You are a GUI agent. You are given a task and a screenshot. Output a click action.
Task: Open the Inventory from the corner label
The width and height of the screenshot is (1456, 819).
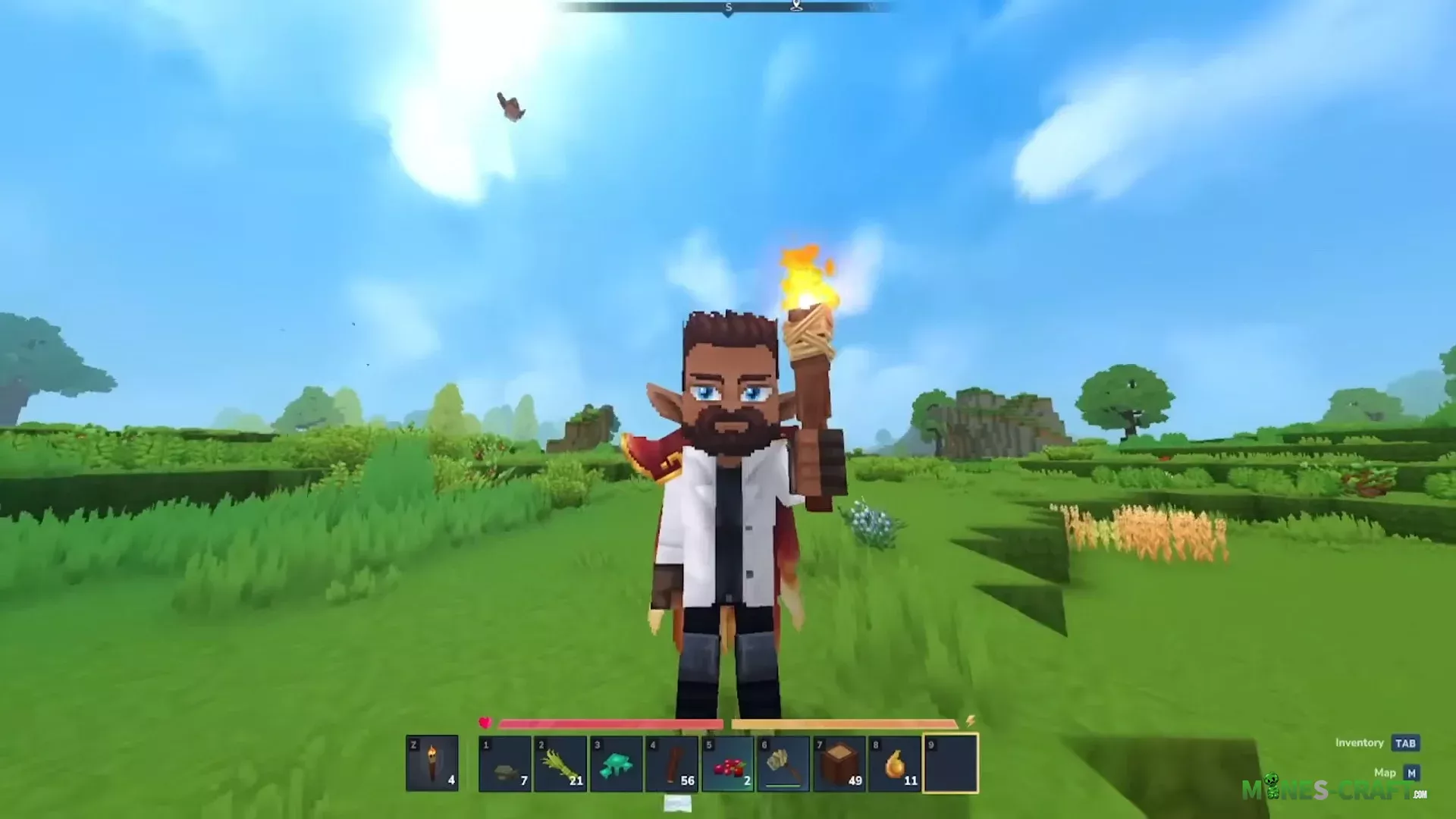coord(1405,743)
